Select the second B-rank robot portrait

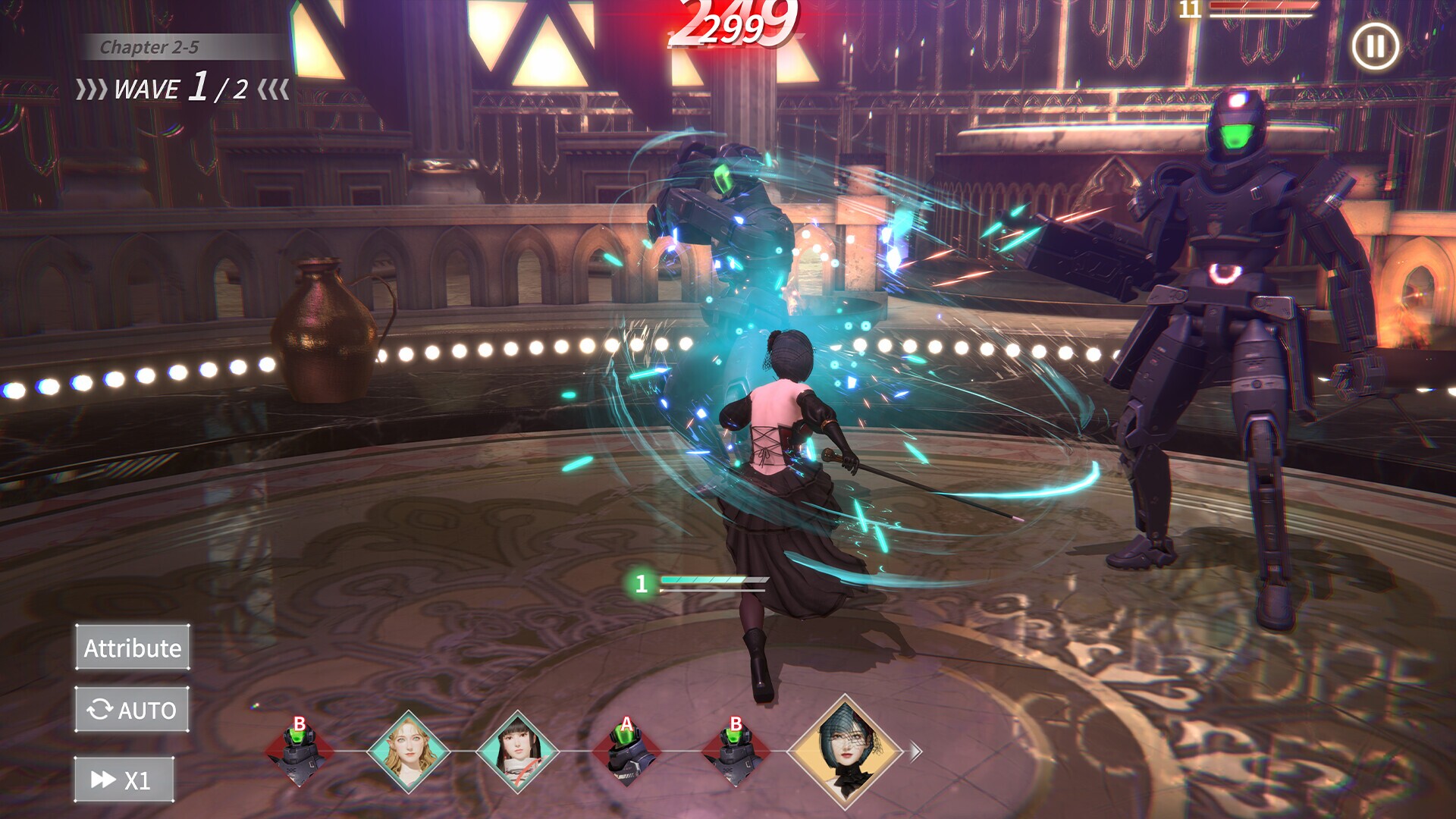[x=736, y=751]
